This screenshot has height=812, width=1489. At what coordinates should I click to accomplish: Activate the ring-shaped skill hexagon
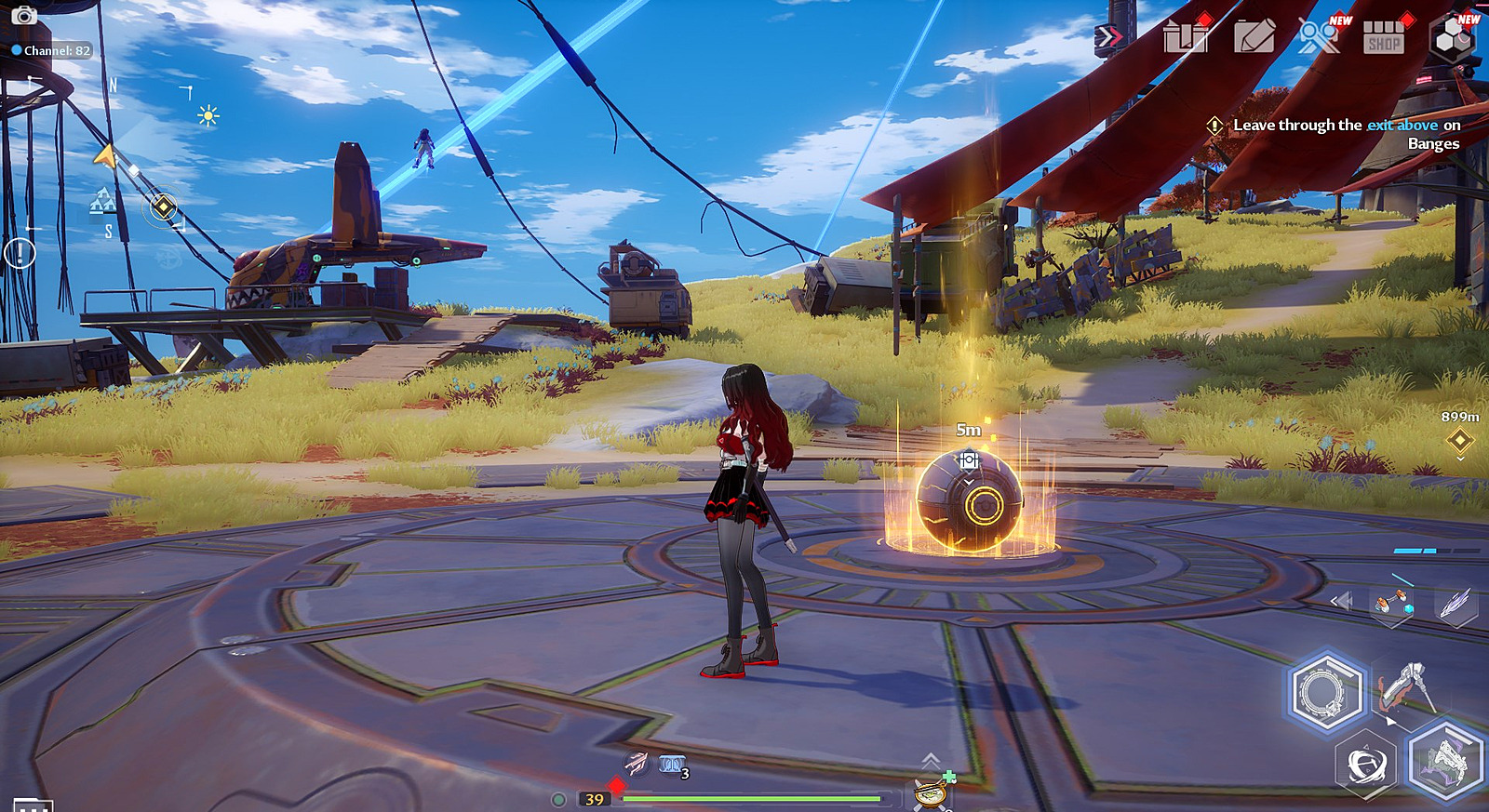click(x=1325, y=692)
